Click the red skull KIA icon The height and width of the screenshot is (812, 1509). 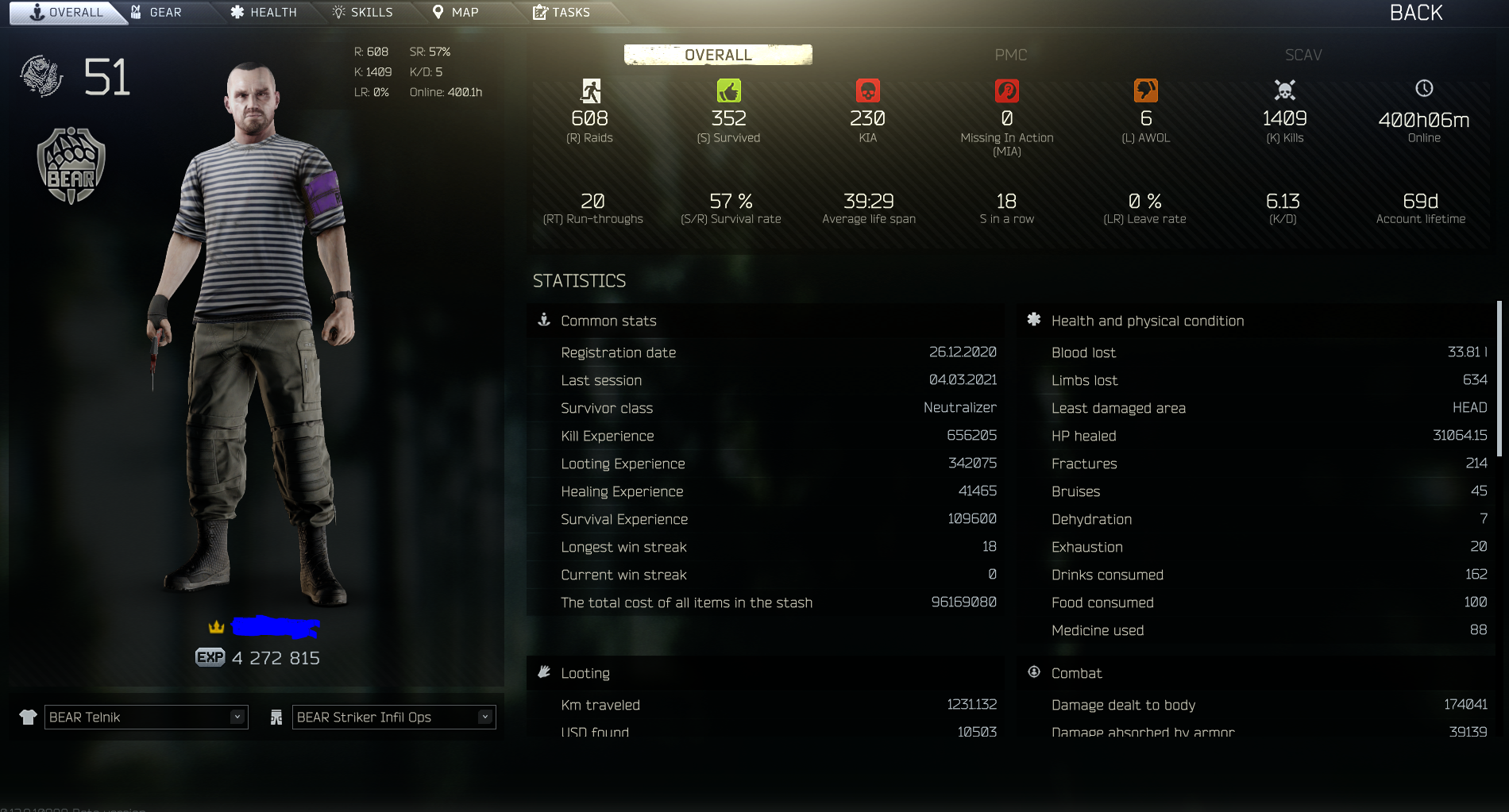pos(867,90)
